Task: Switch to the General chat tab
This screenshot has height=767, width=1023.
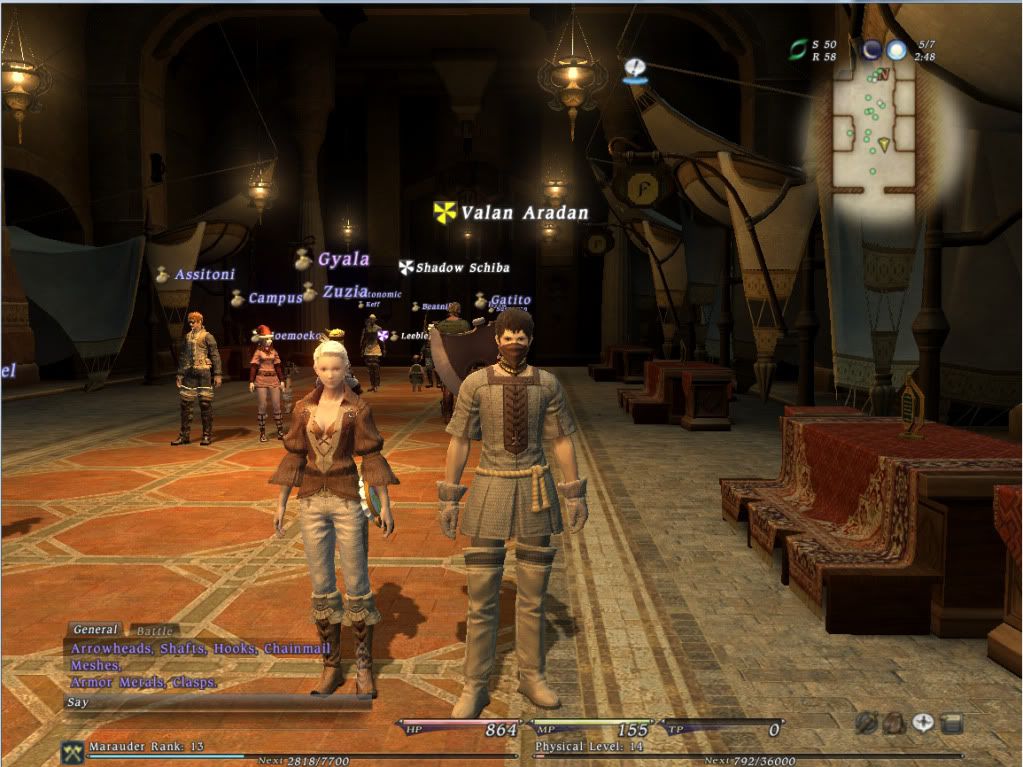Action: coord(95,630)
